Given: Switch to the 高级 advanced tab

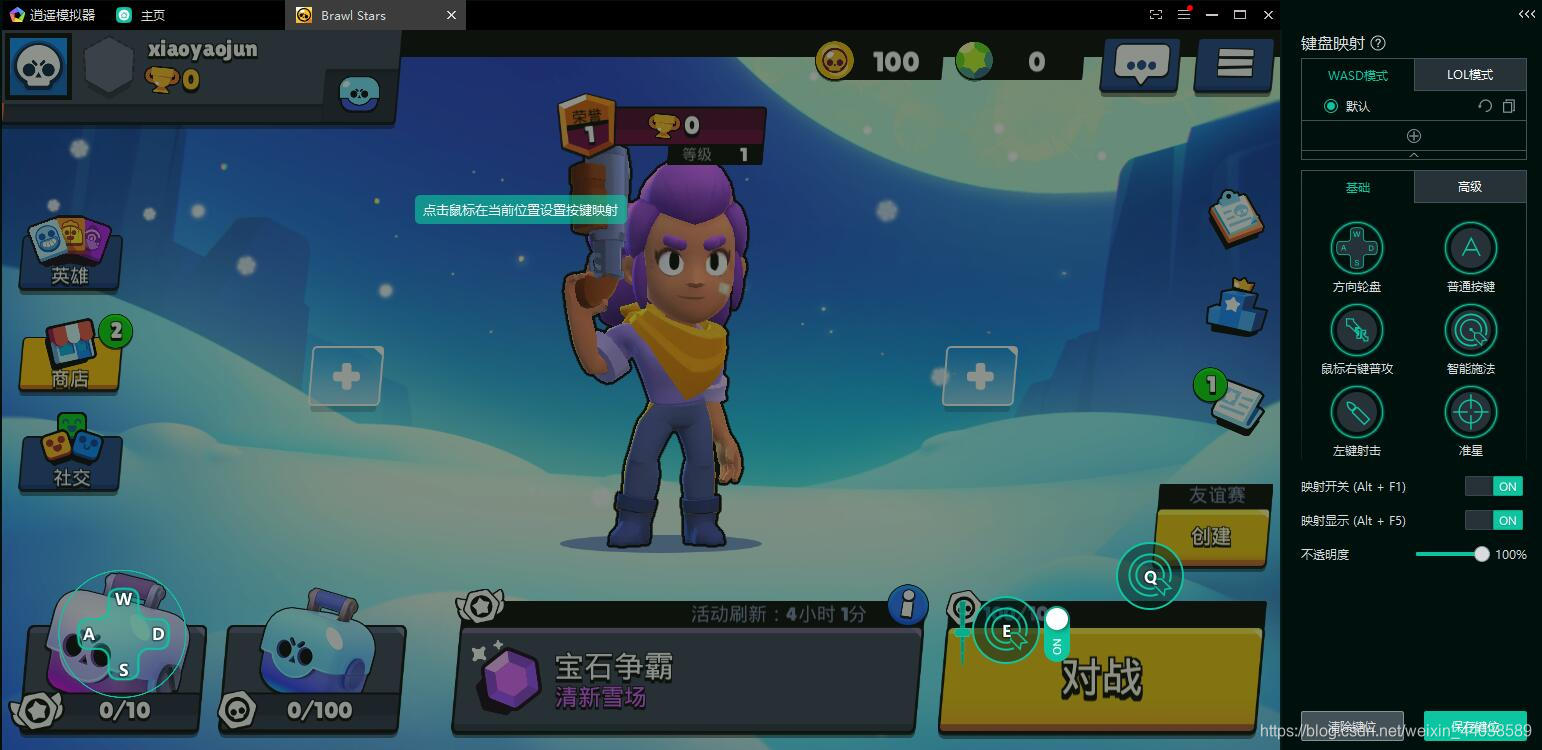Looking at the screenshot, I should (1470, 187).
